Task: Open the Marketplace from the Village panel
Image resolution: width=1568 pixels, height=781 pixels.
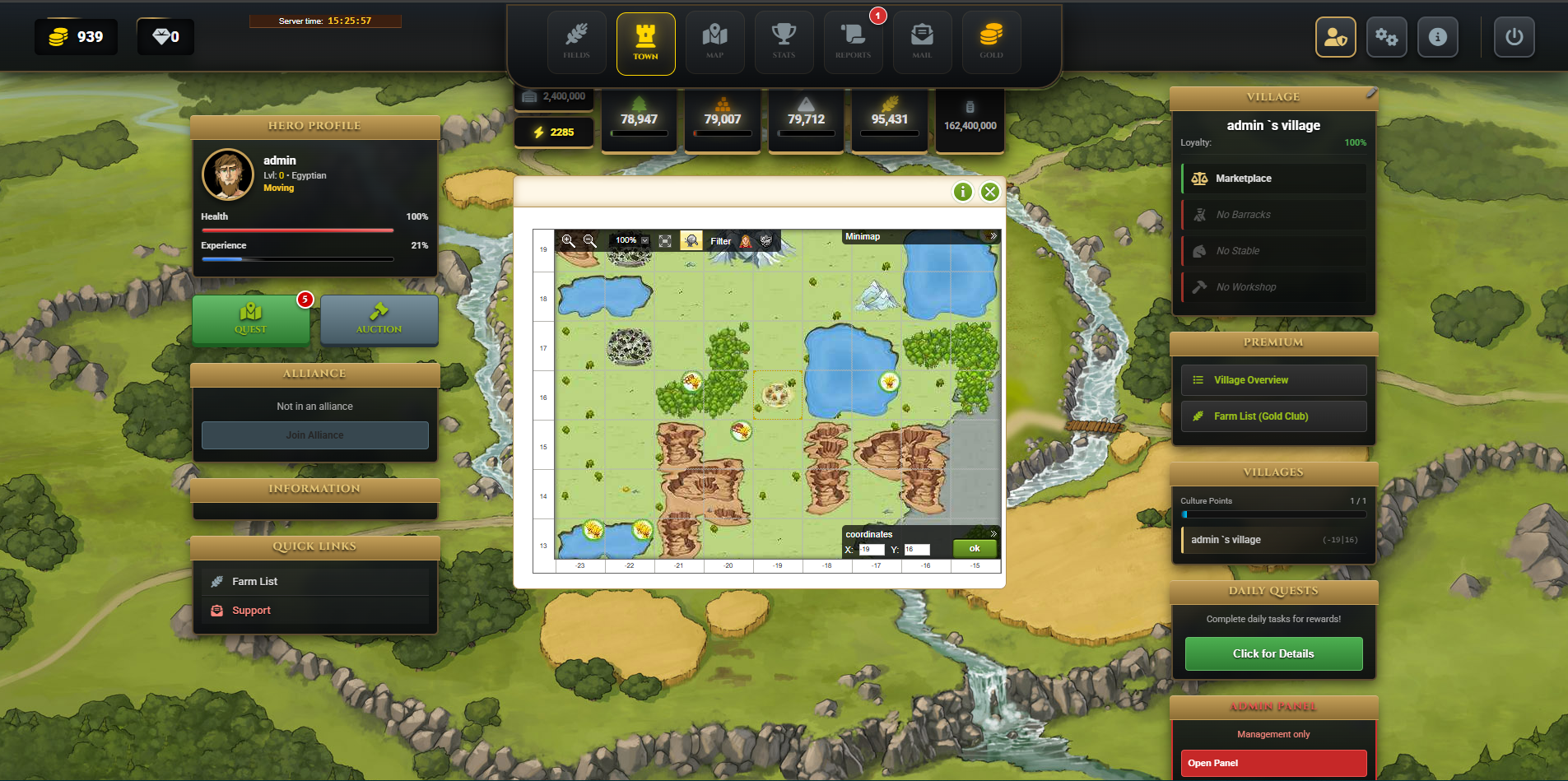Action: point(1273,179)
